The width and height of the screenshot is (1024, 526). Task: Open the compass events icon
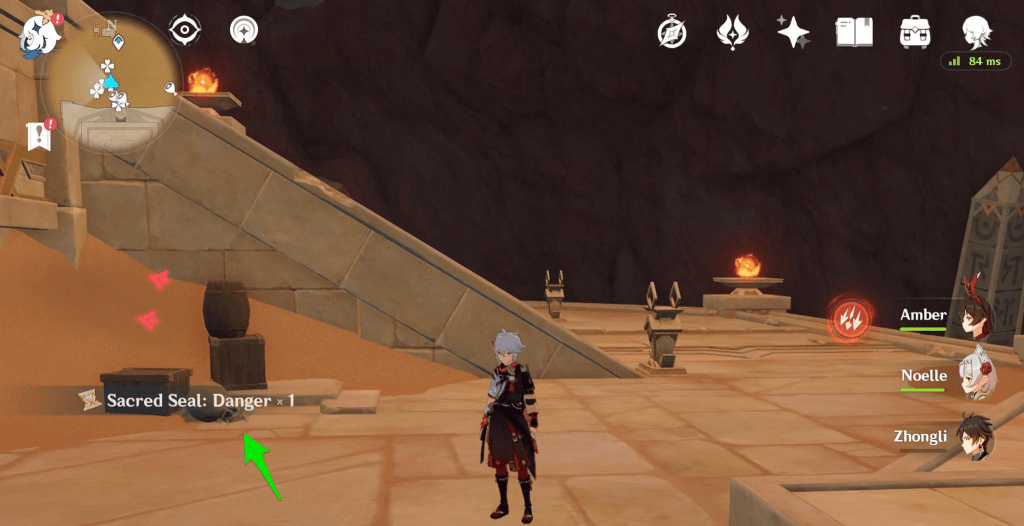point(671,32)
